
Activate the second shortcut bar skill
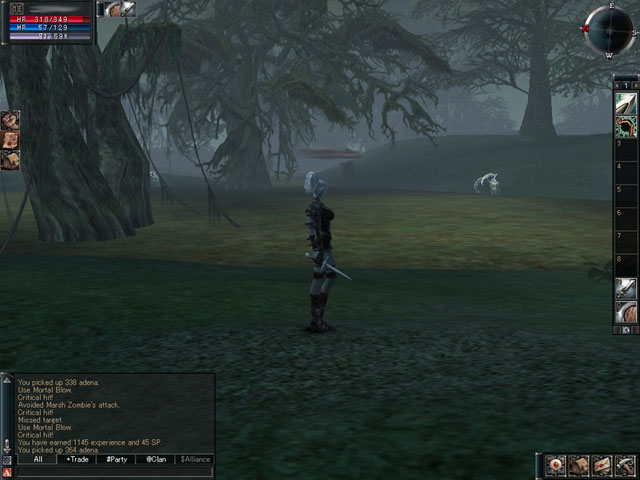626,126
